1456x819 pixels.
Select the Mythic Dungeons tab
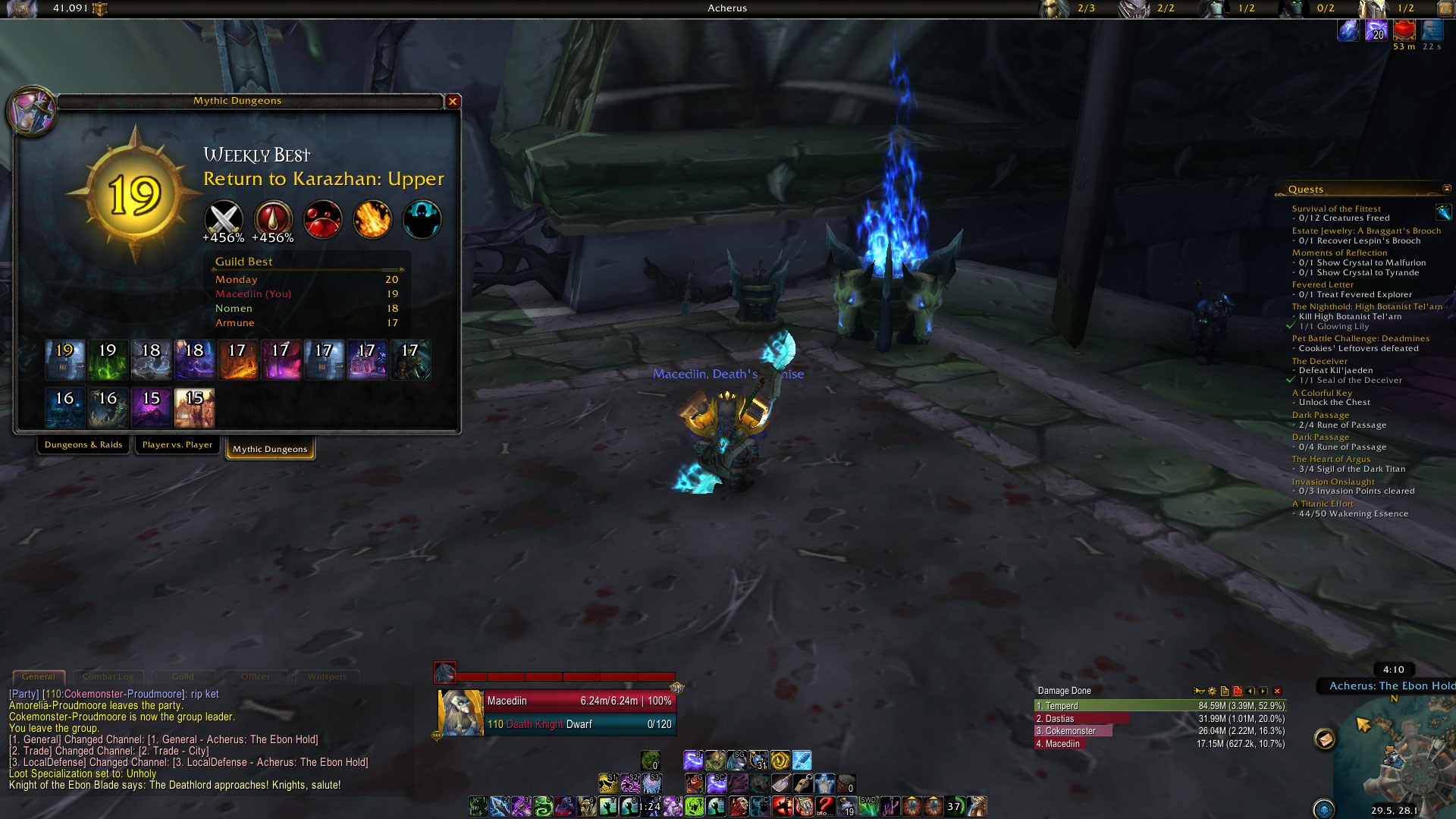coord(270,449)
